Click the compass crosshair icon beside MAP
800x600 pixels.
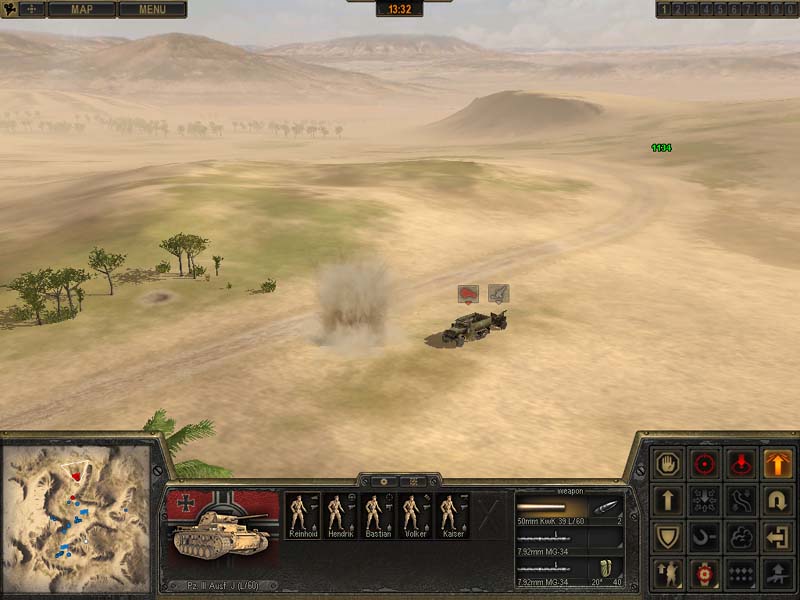(31, 10)
